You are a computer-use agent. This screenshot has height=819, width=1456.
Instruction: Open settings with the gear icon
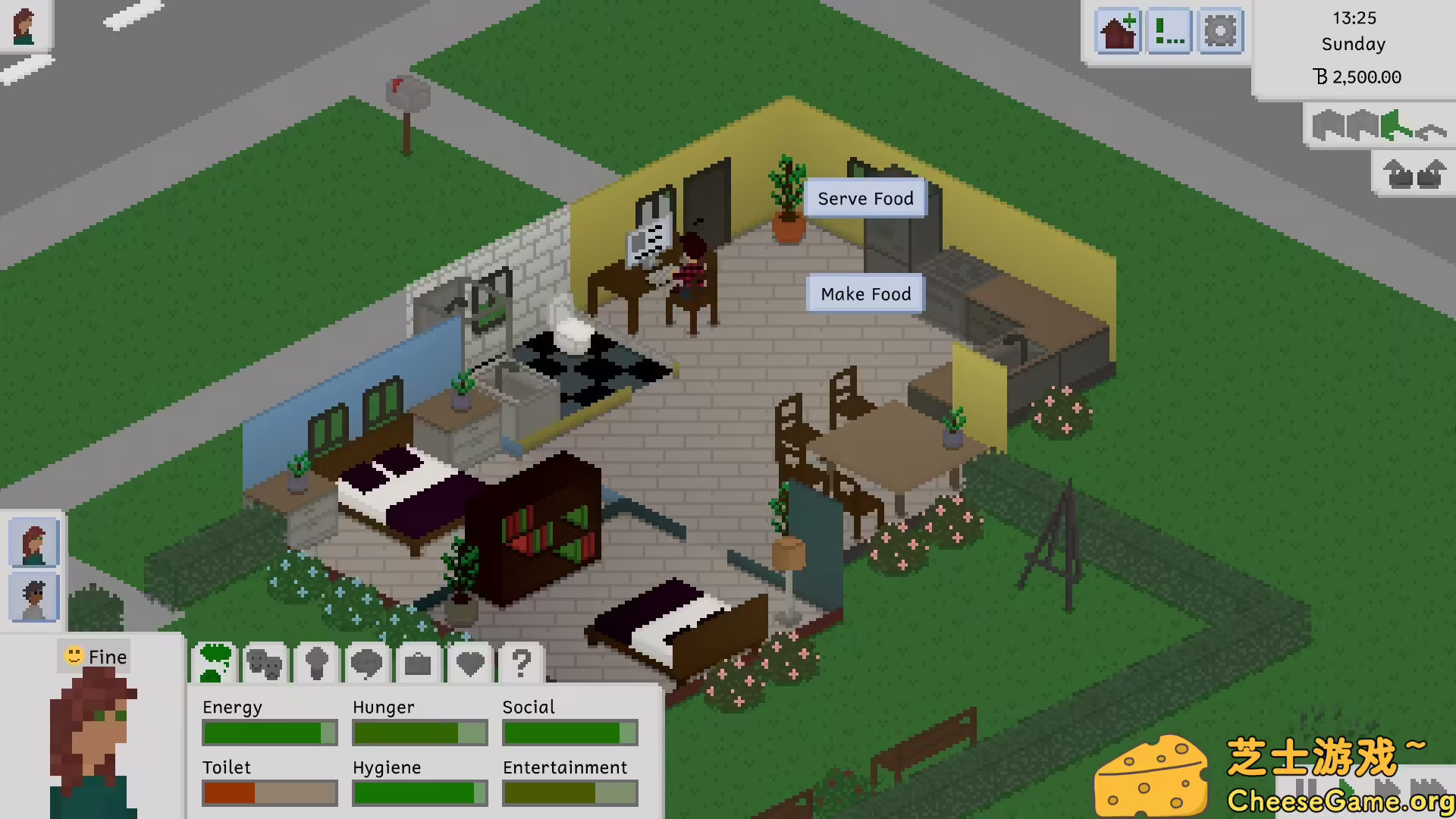coord(1220,32)
